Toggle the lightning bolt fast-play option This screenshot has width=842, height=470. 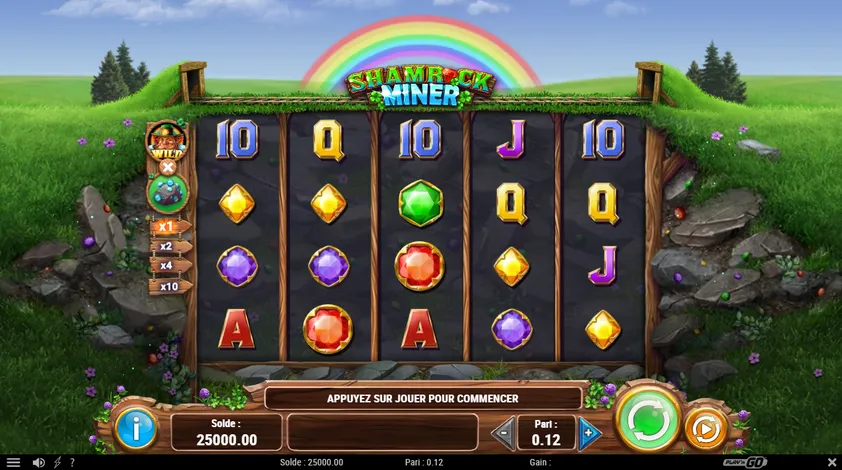(x=56, y=462)
